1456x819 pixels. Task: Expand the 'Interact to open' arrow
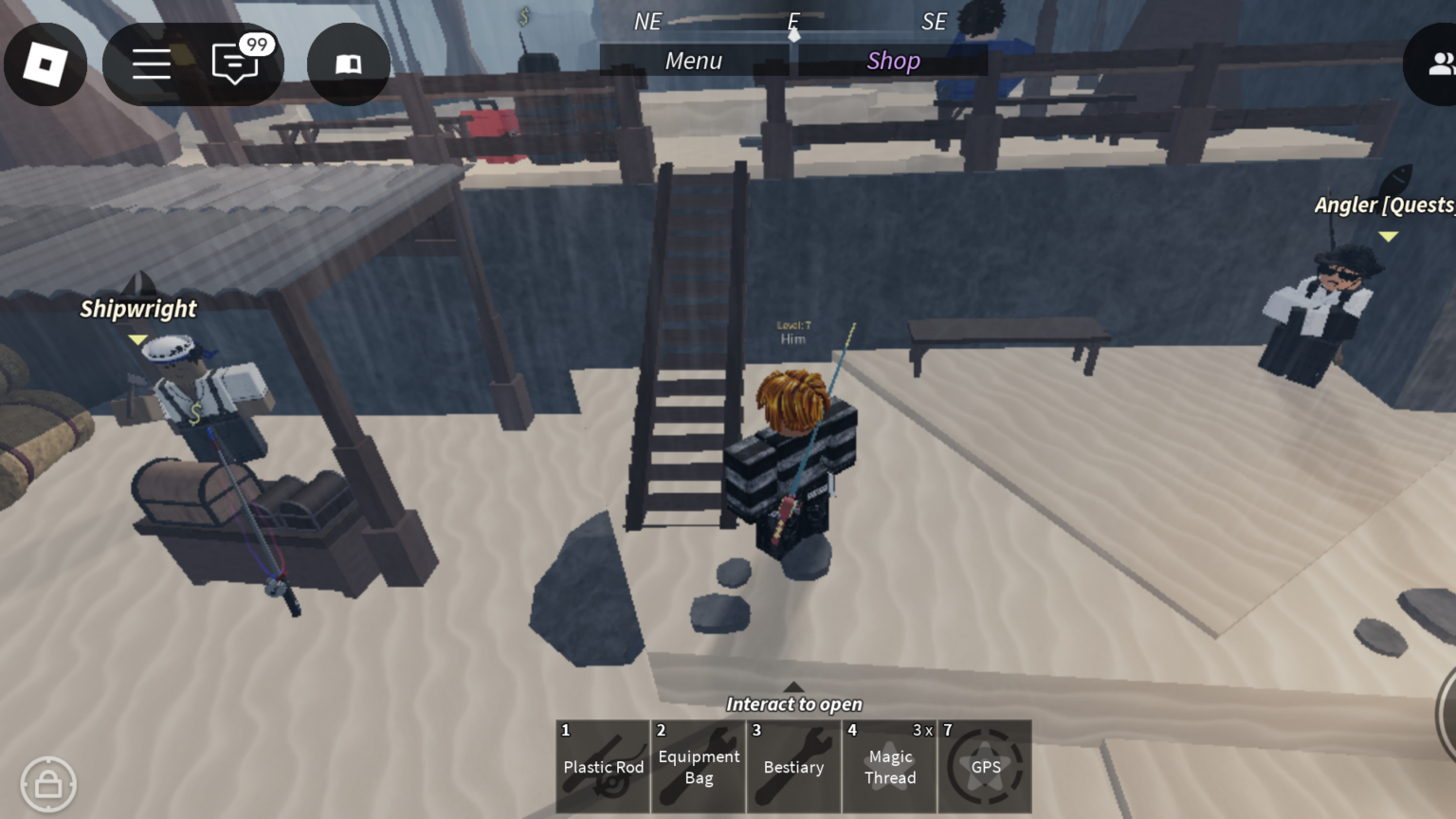click(x=793, y=689)
